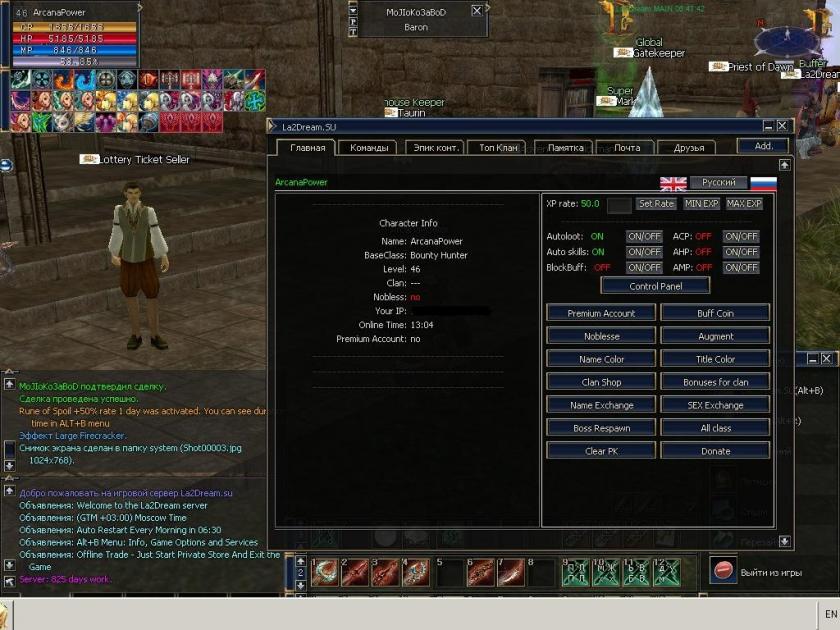Switch to the Команды tab
The height and width of the screenshot is (630, 840).
[369, 148]
